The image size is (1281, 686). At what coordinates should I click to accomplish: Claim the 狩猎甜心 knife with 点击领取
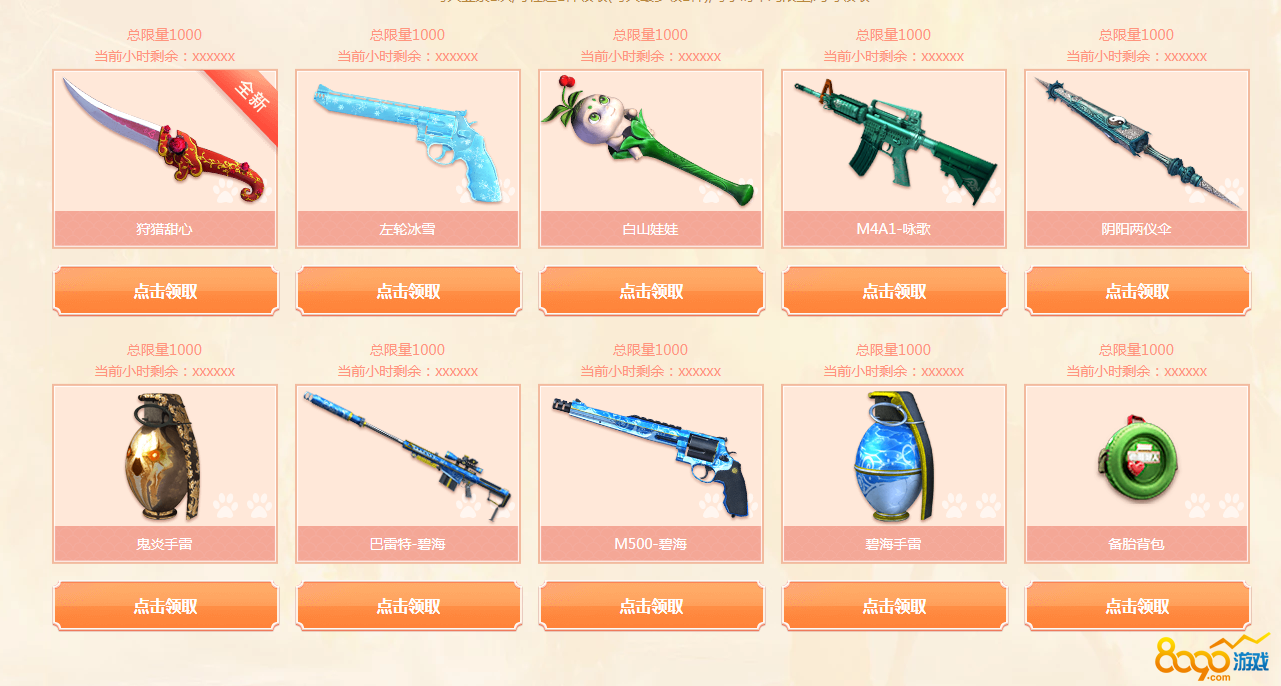[165, 291]
